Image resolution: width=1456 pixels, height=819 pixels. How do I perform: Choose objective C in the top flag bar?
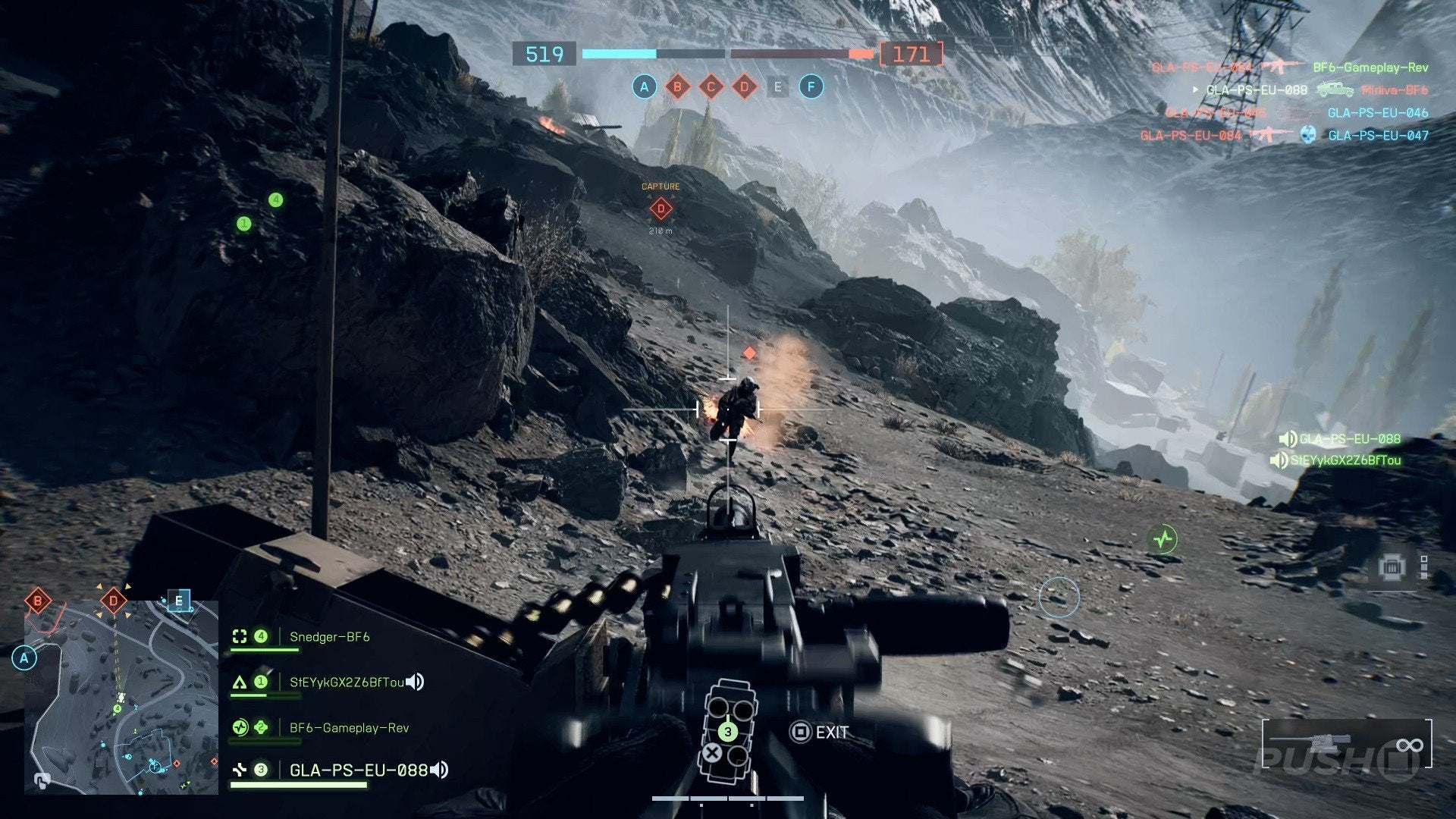pos(711,87)
